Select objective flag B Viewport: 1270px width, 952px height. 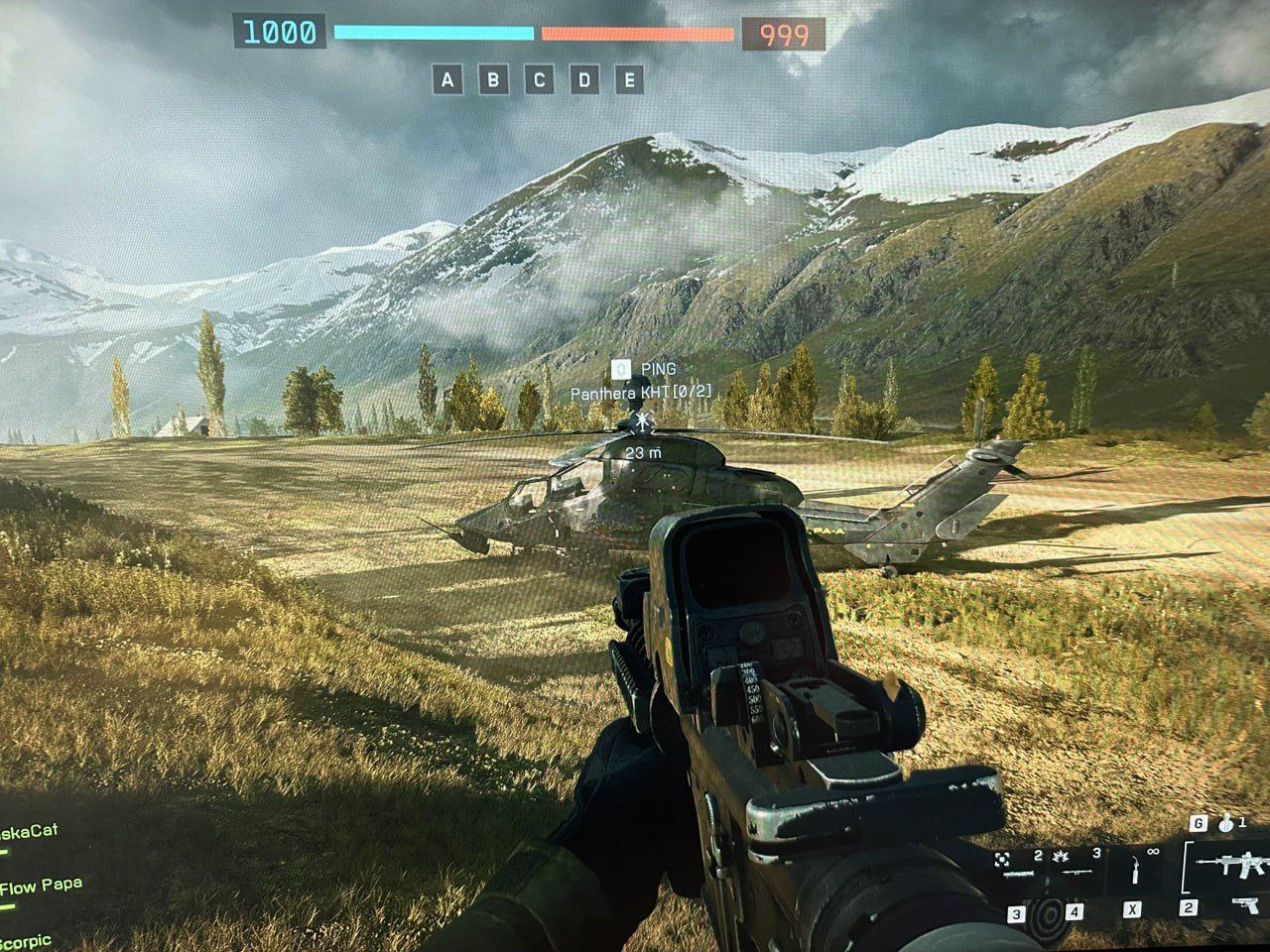493,80
